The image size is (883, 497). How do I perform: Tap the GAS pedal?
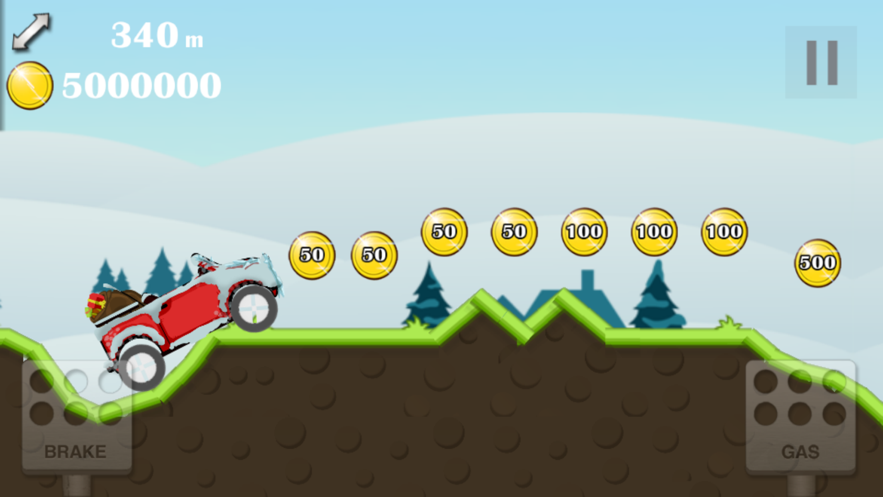pos(800,416)
